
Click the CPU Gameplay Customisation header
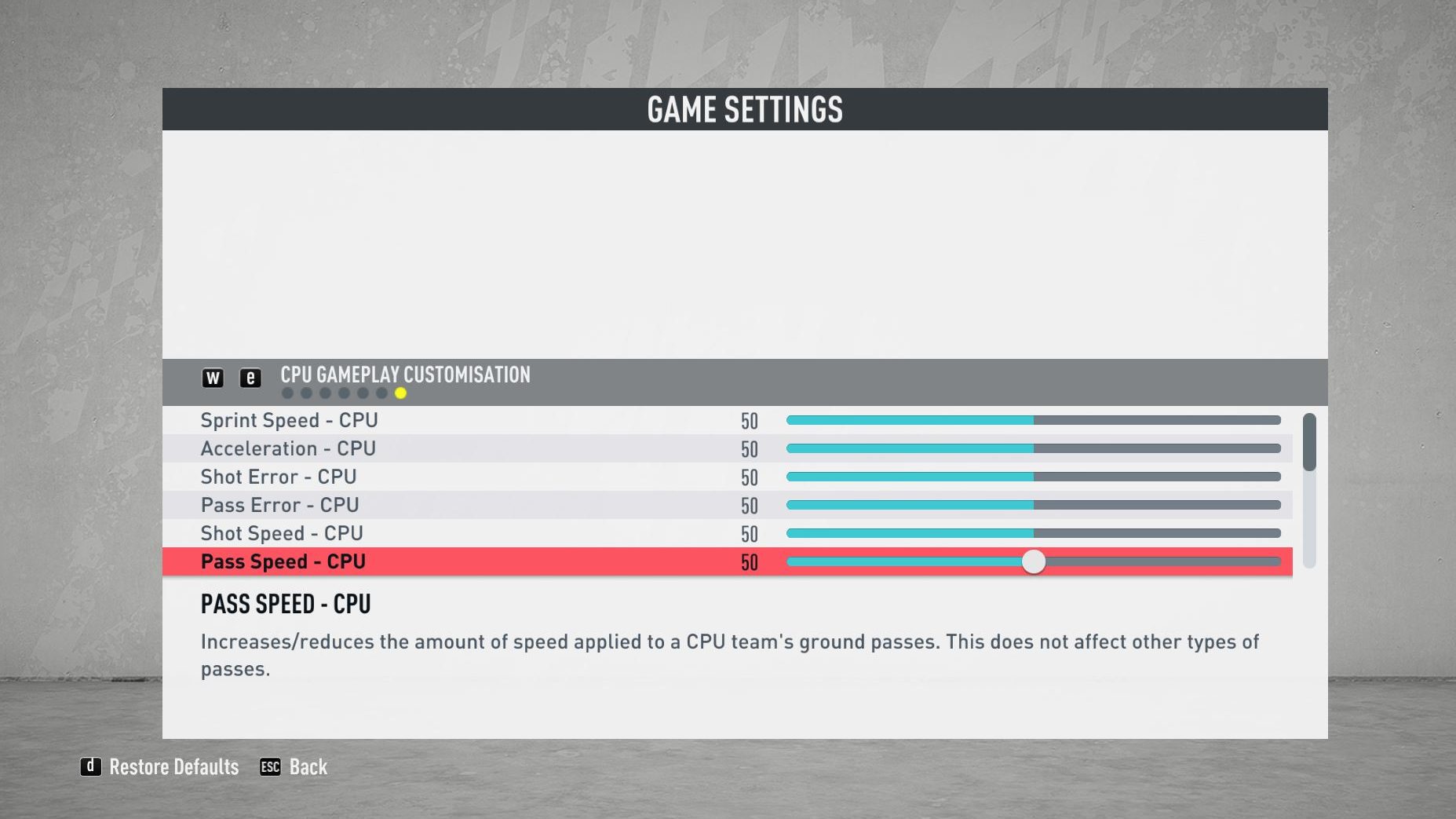pos(405,375)
